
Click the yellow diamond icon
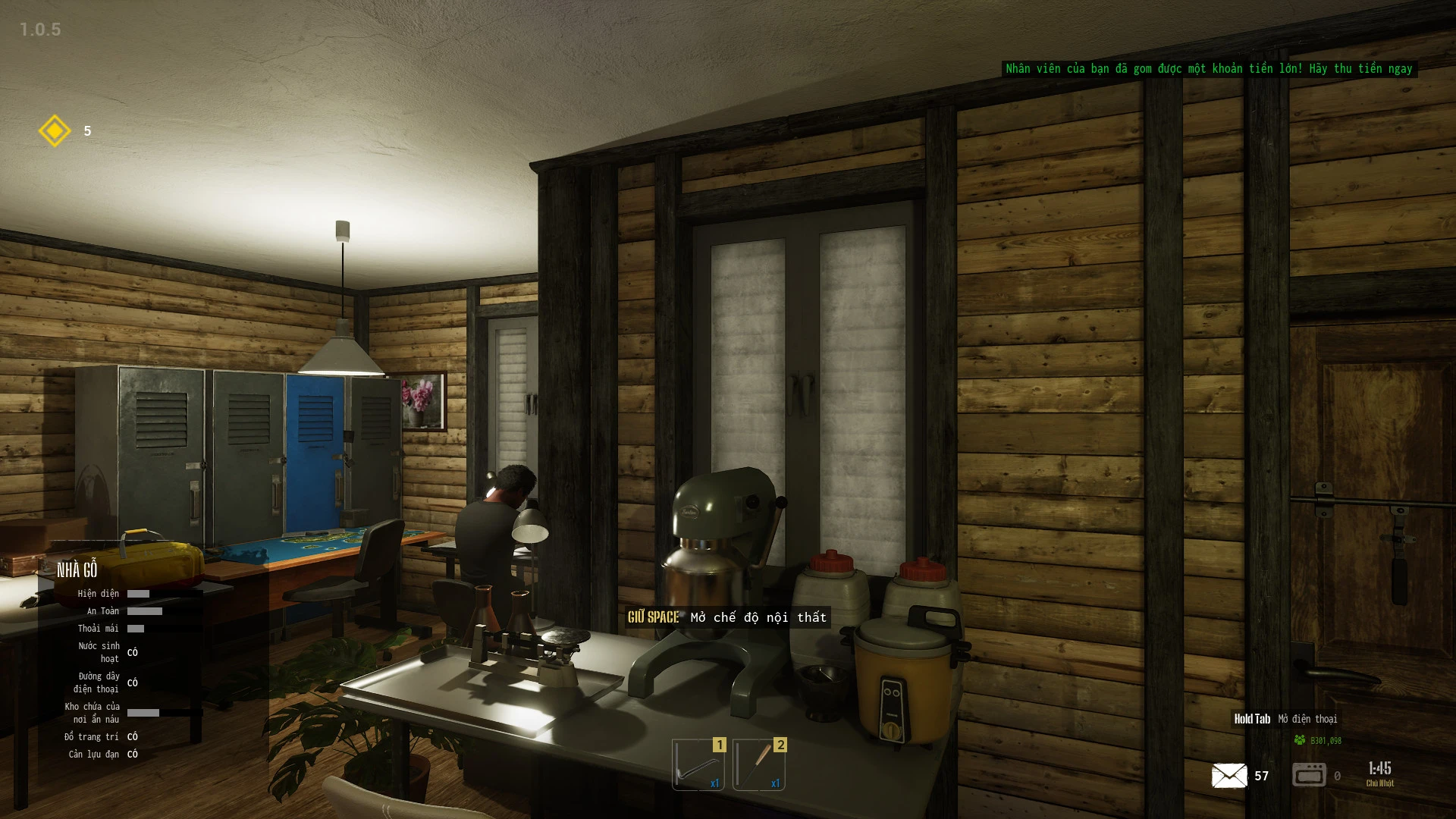55,131
